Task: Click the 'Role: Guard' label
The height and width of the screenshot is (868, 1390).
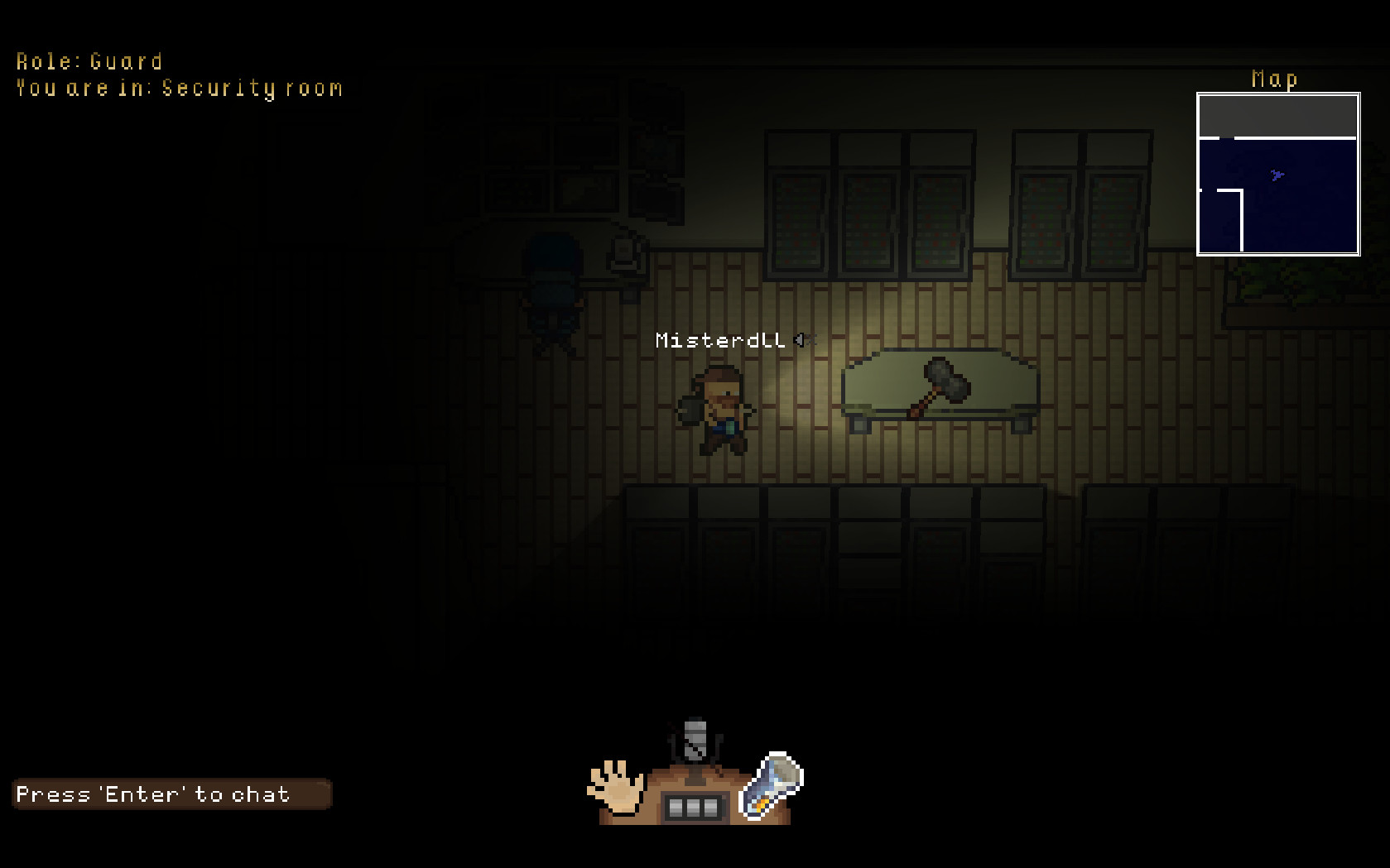Action: click(x=89, y=60)
